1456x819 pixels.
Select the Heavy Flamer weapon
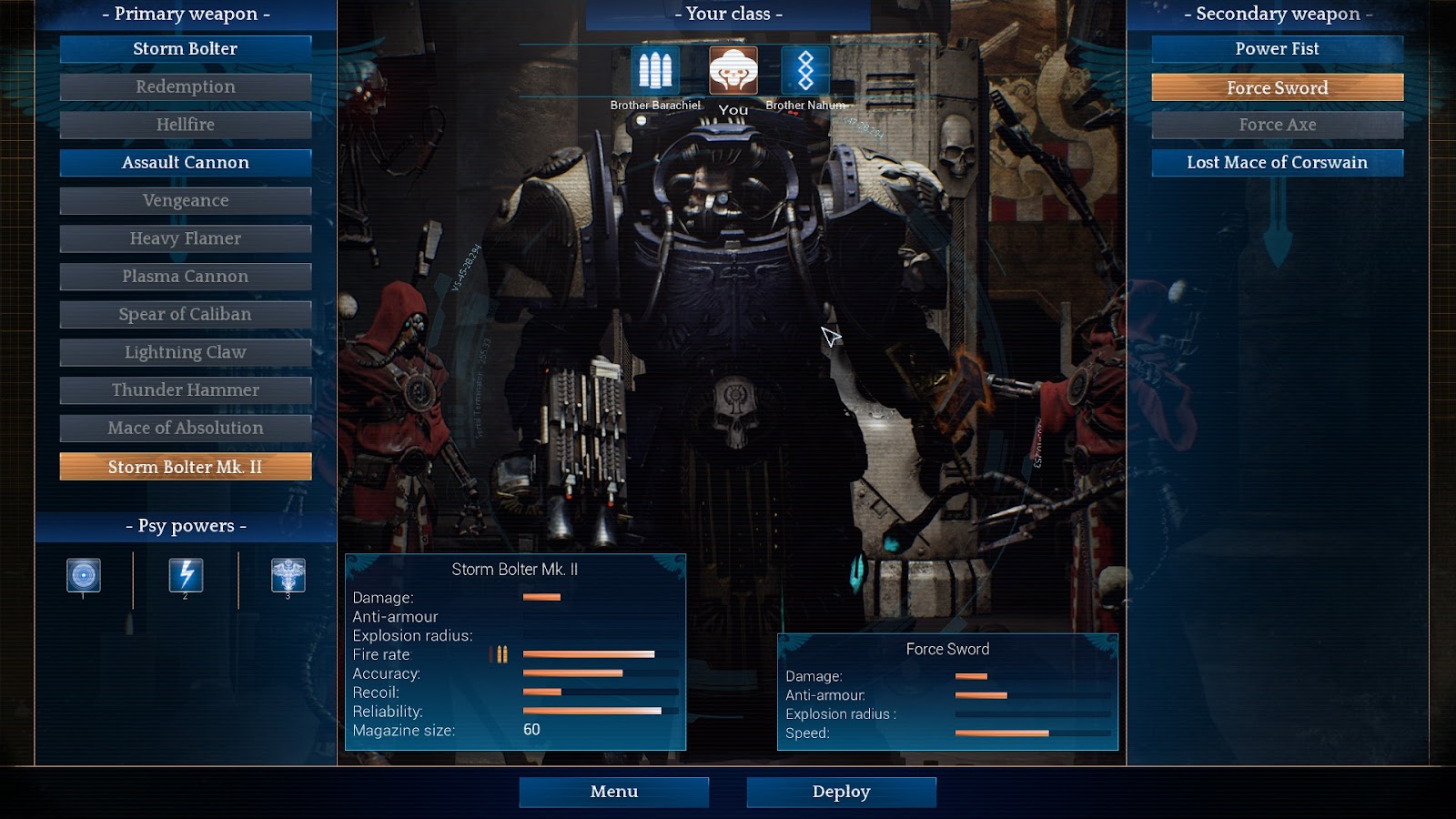[186, 238]
